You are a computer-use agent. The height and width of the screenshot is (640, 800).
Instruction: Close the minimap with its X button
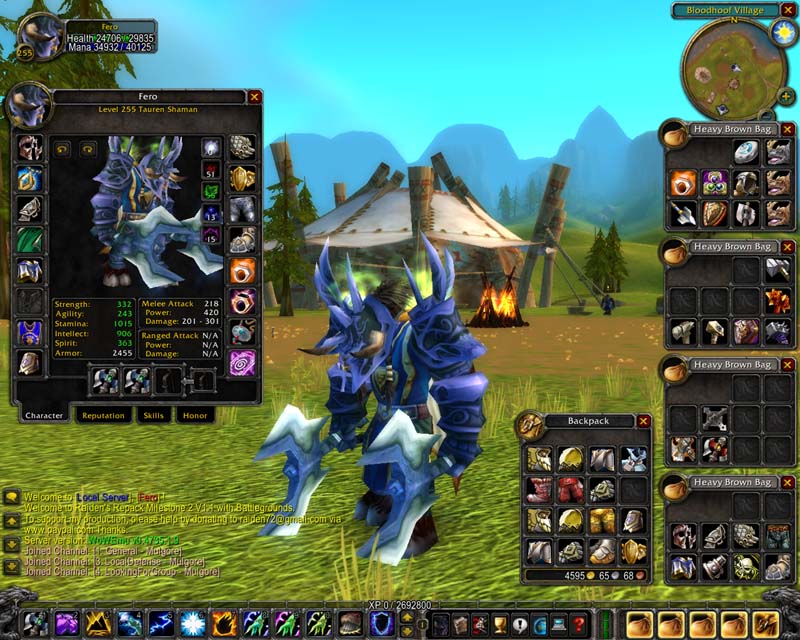coord(789,10)
